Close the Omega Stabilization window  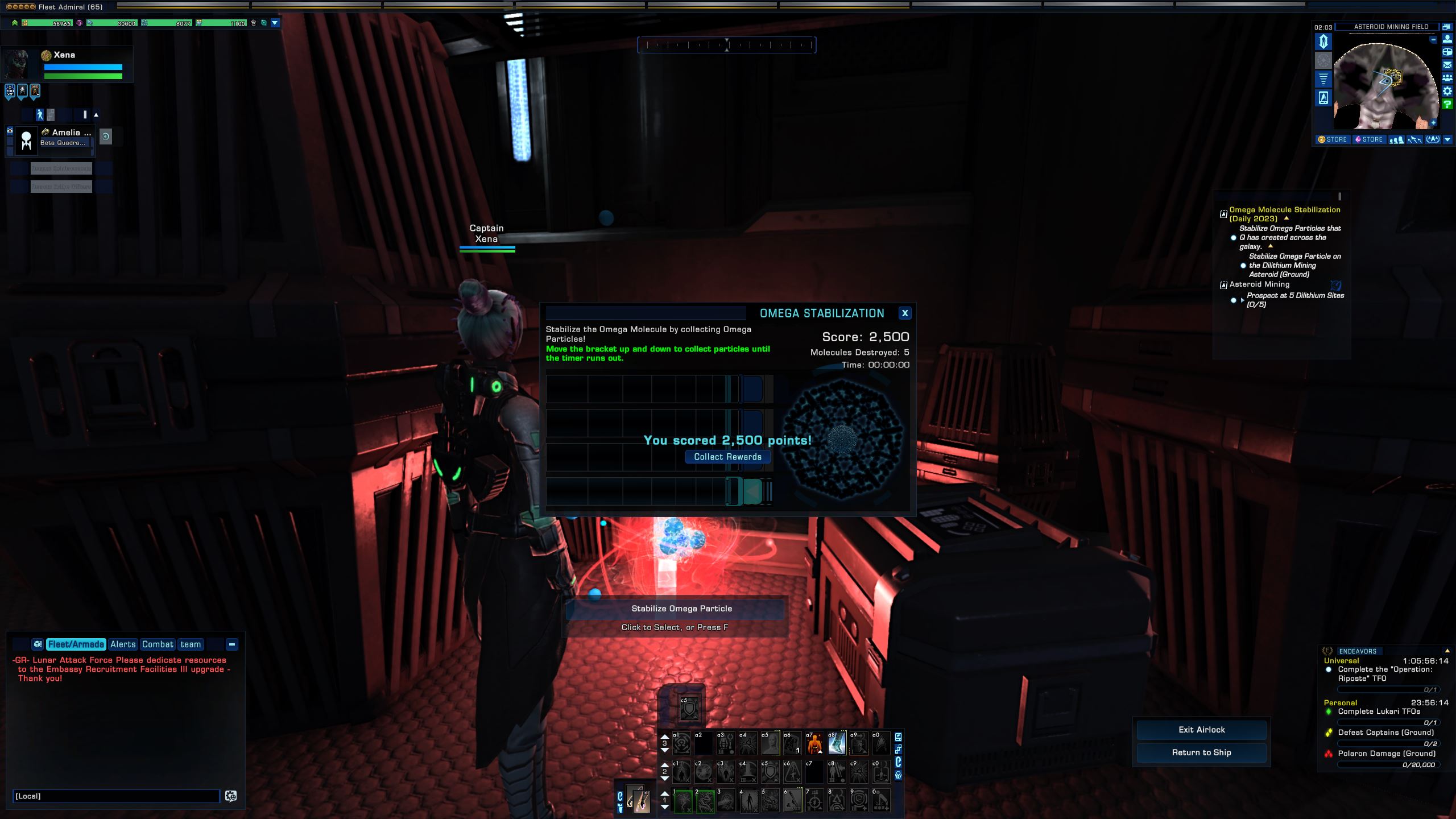[x=904, y=313]
